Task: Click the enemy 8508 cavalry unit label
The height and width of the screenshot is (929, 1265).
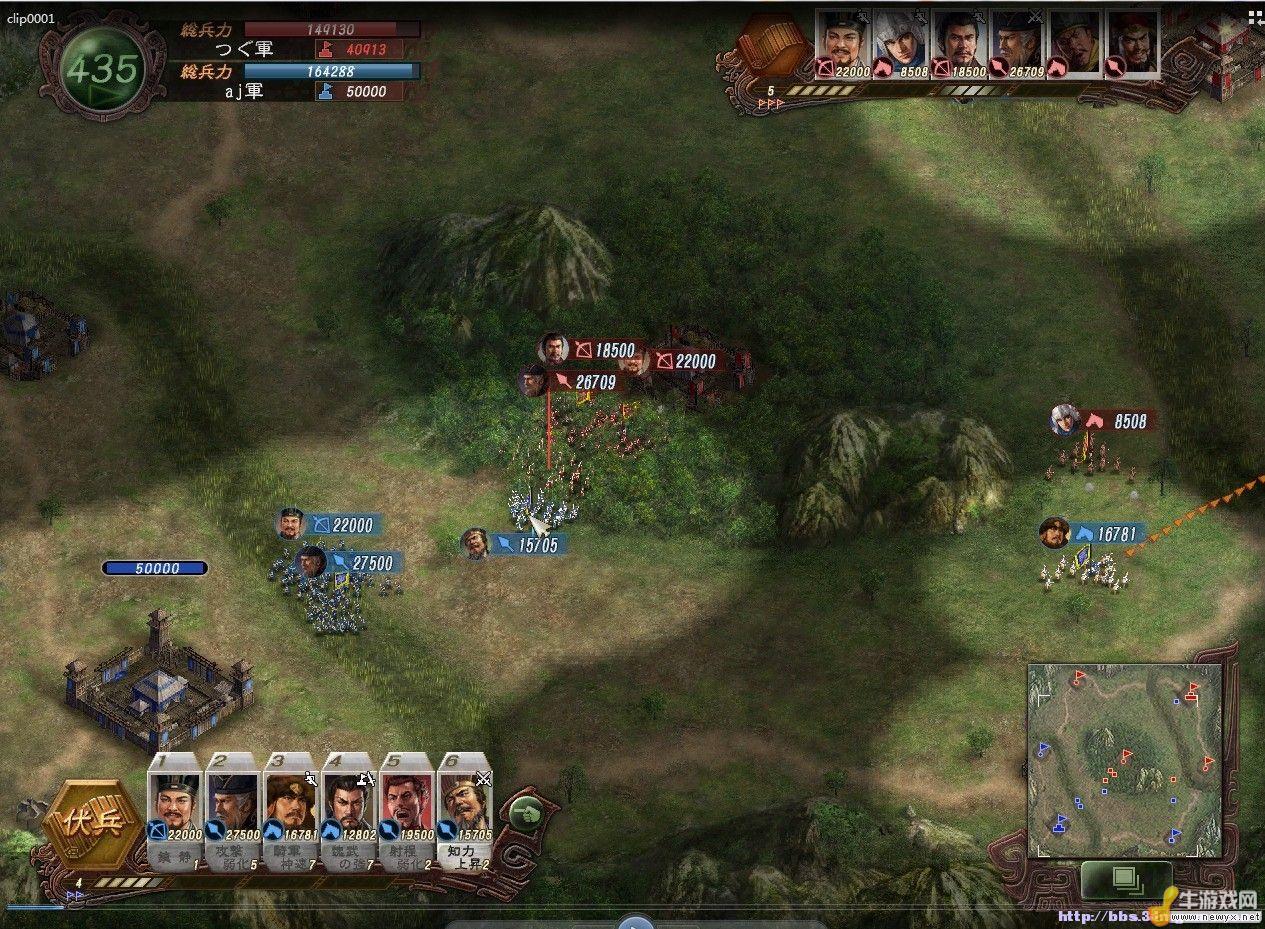Action: click(1118, 421)
